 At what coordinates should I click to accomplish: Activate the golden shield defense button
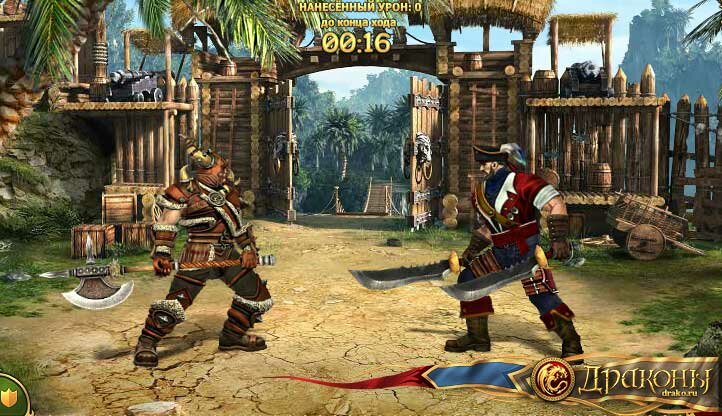[x=10, y=399]
